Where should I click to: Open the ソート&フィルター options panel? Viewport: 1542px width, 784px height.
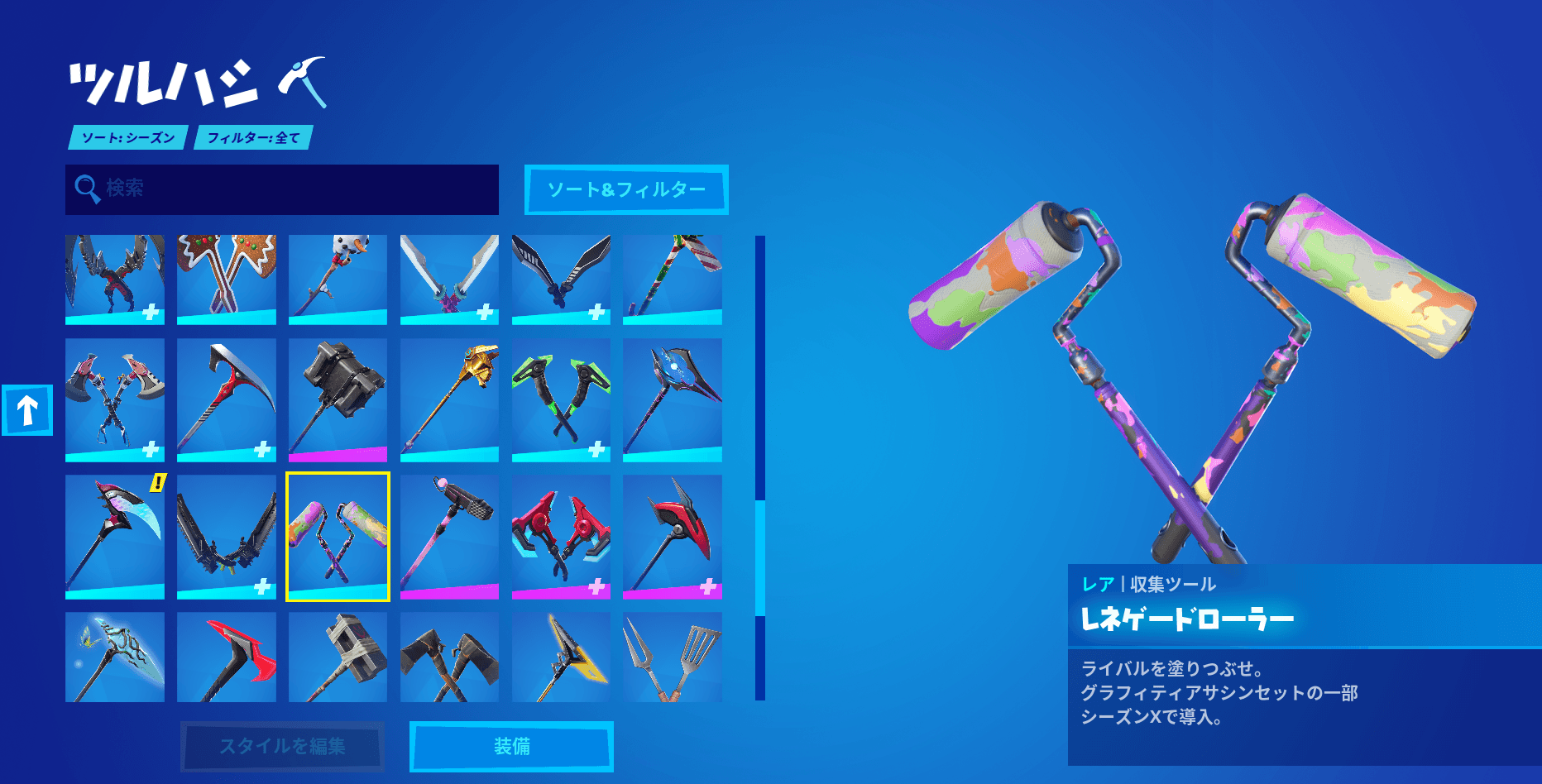click(x=626, y=190)
